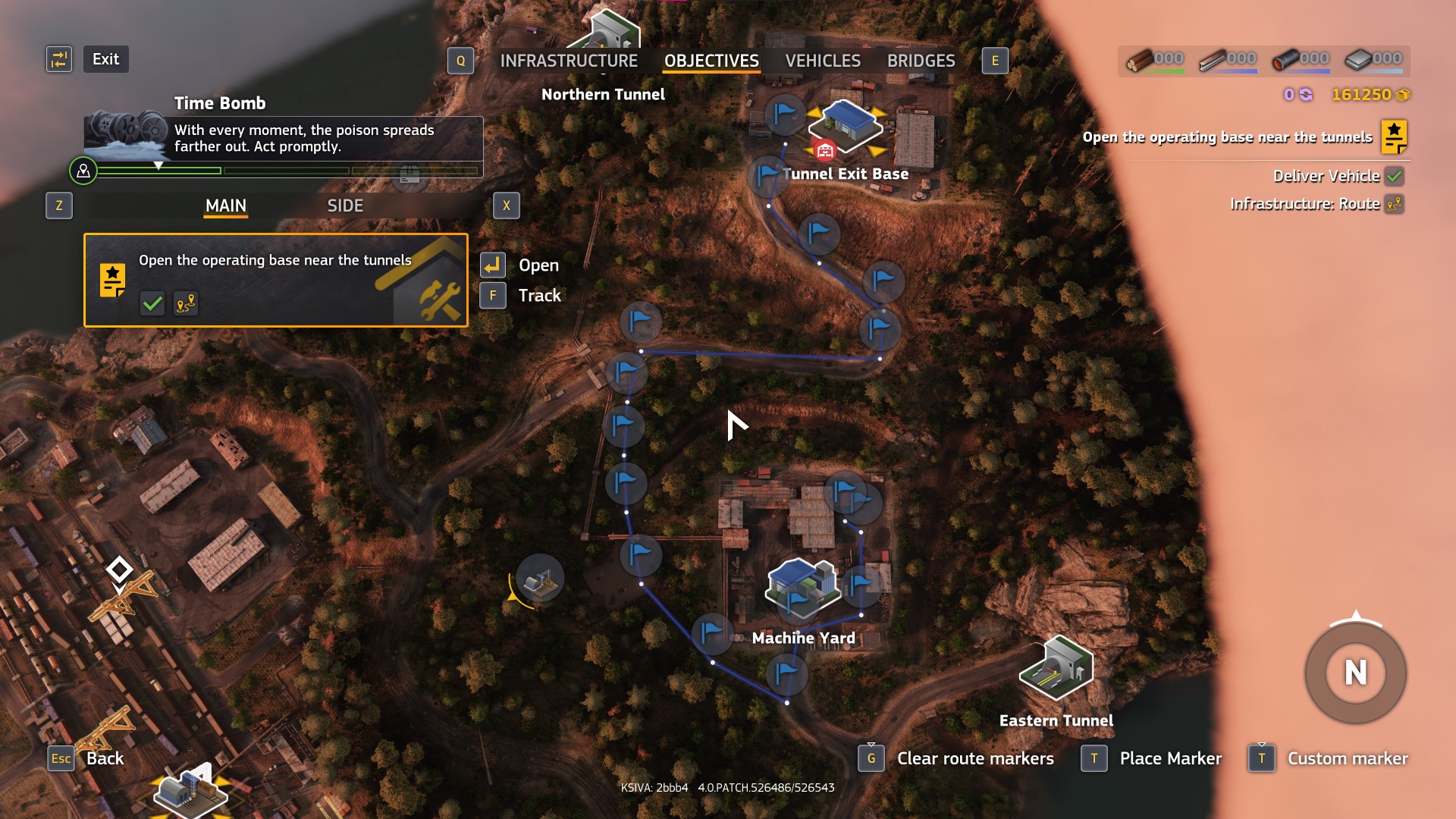Select the Objectives tab

[x=711, y=61]
